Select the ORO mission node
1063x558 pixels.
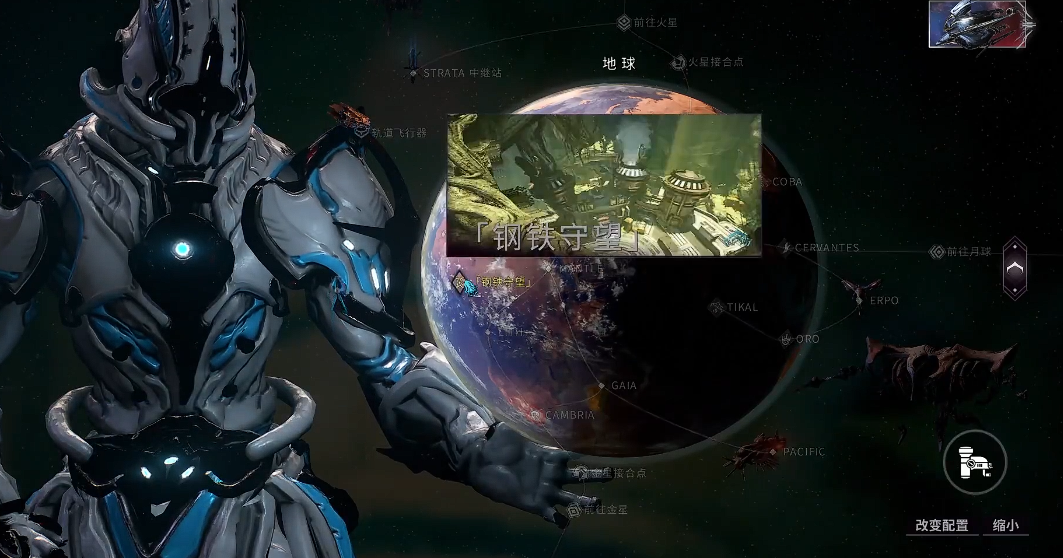click(x=786, y=340)
